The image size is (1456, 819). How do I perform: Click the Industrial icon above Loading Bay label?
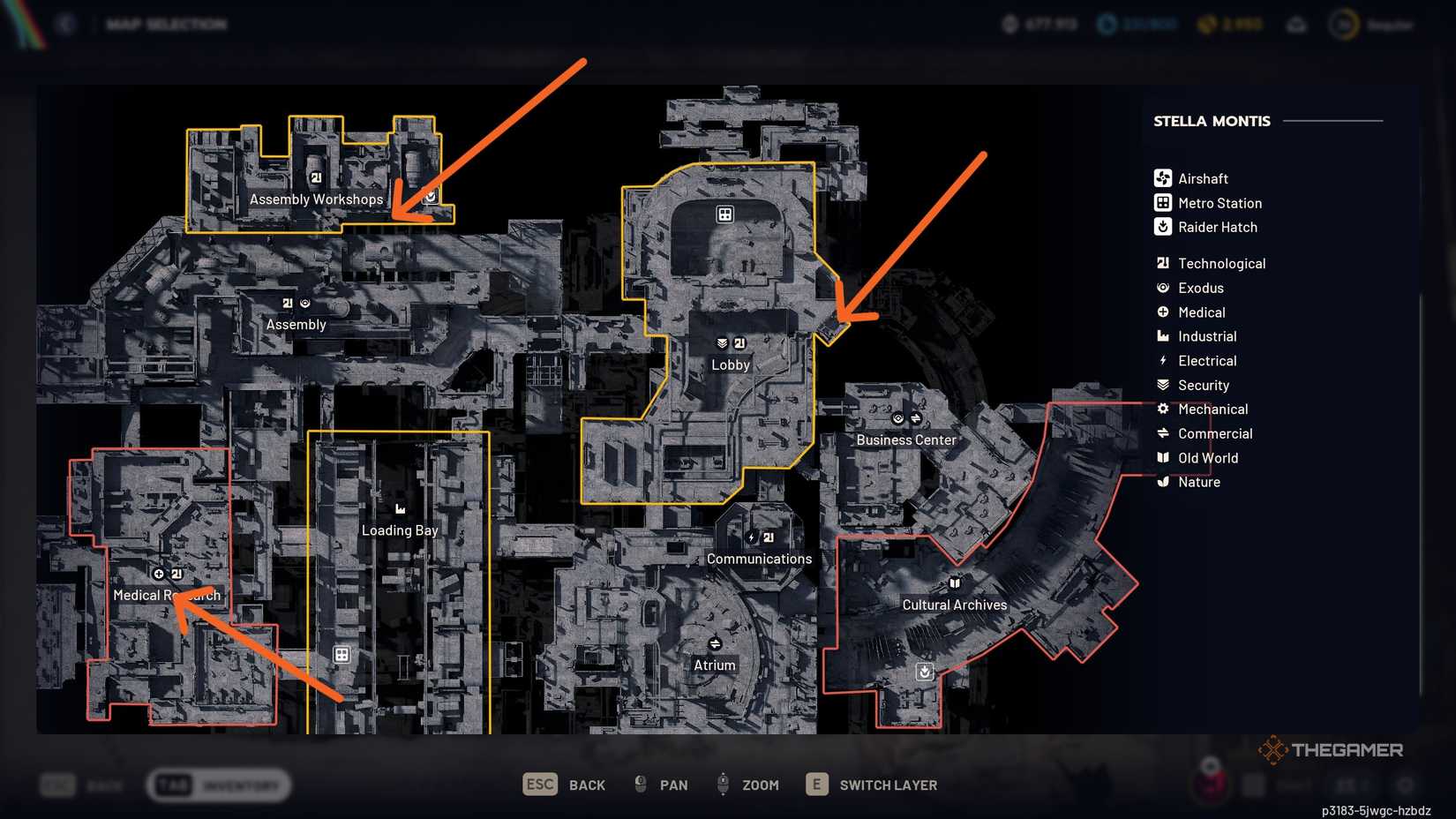(400, 507)
